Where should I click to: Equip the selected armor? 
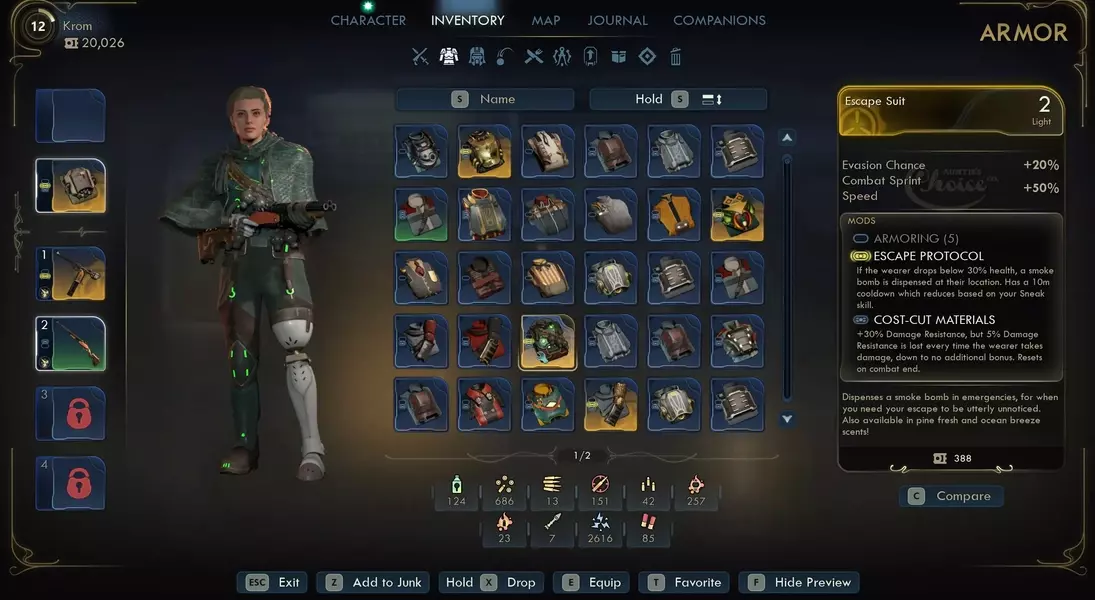point(593,582)
